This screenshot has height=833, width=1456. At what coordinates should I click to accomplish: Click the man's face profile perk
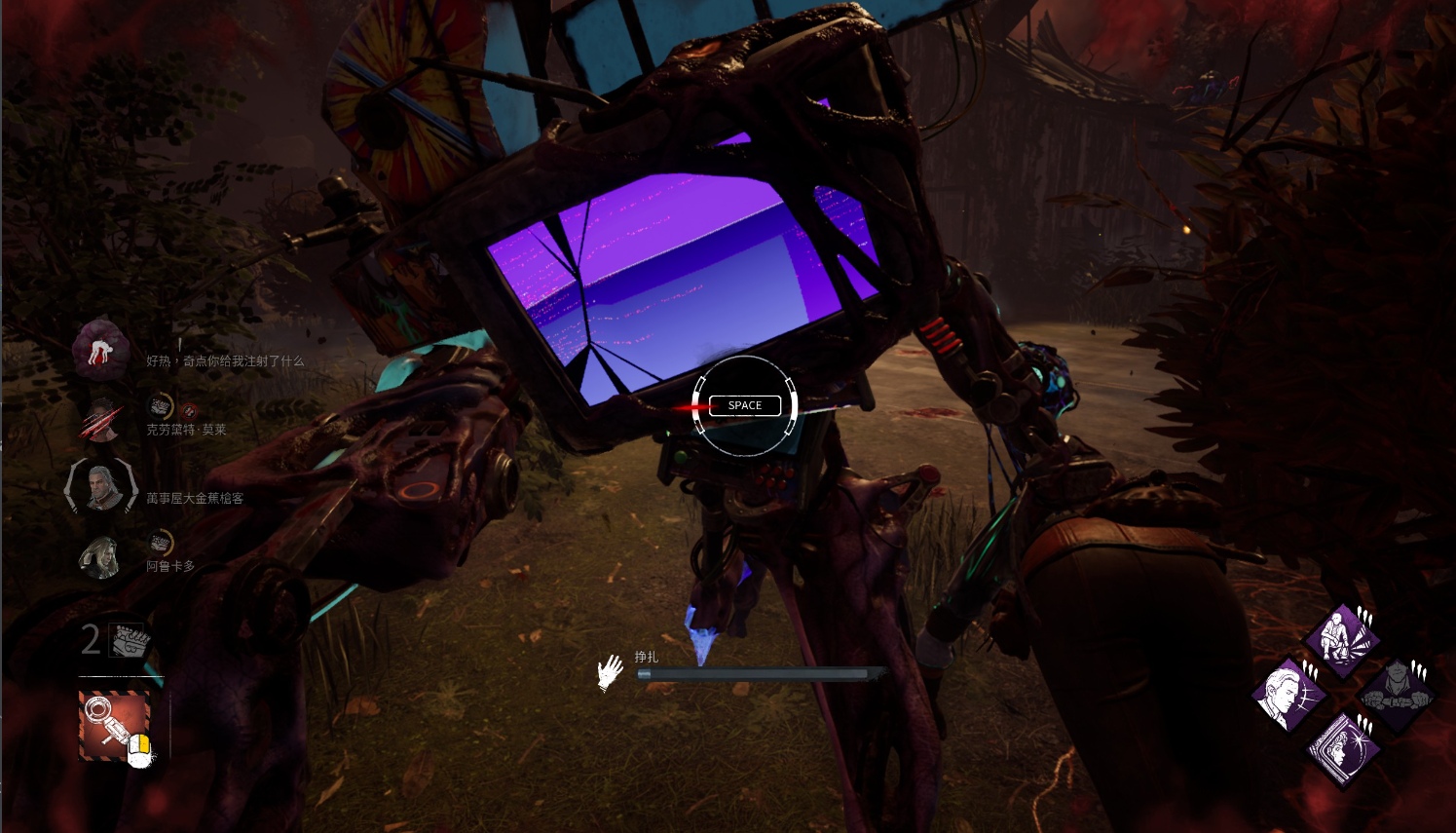click(x=1288, y=696)
